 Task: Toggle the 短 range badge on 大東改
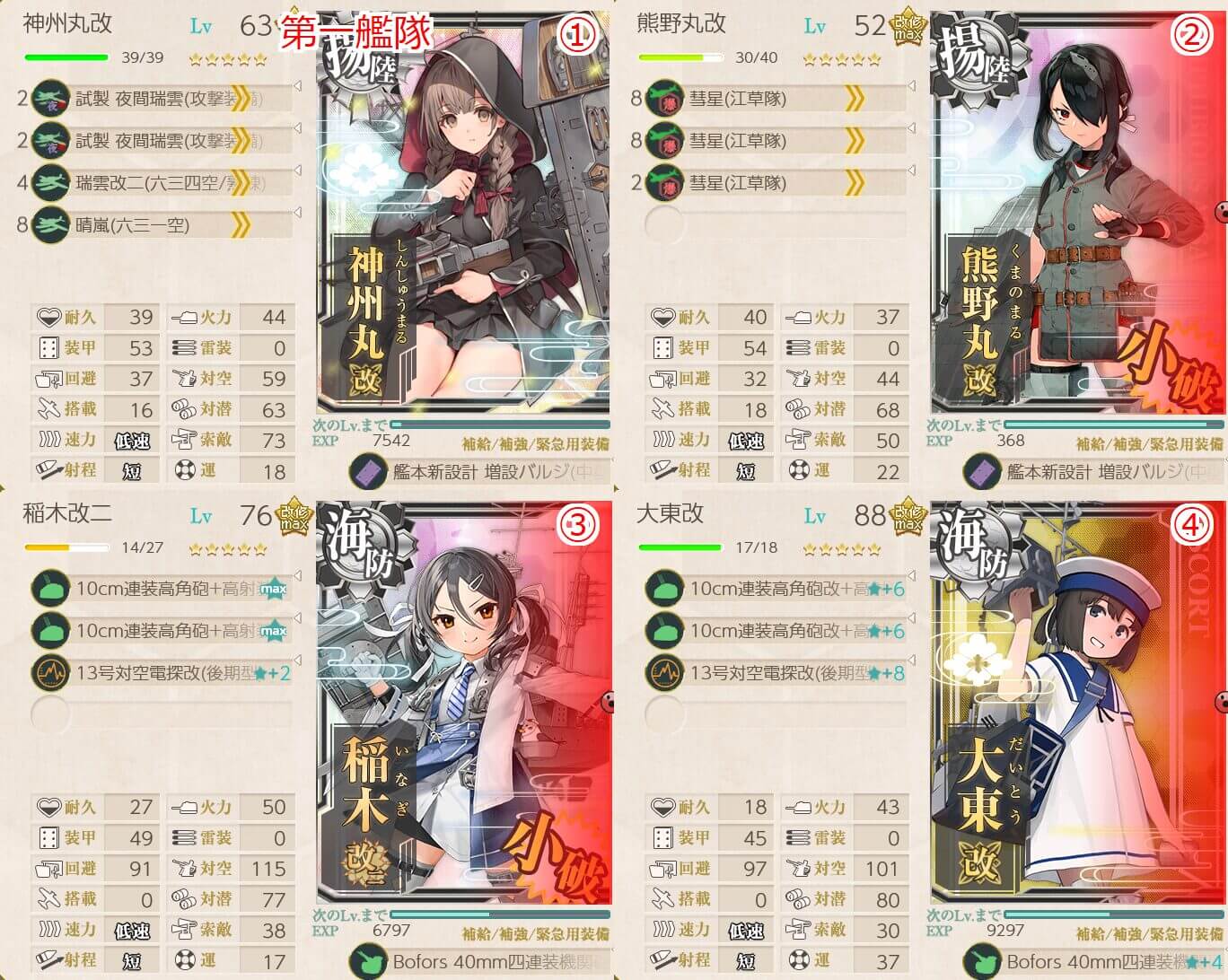pyautogui.click(x=745, y=960)
